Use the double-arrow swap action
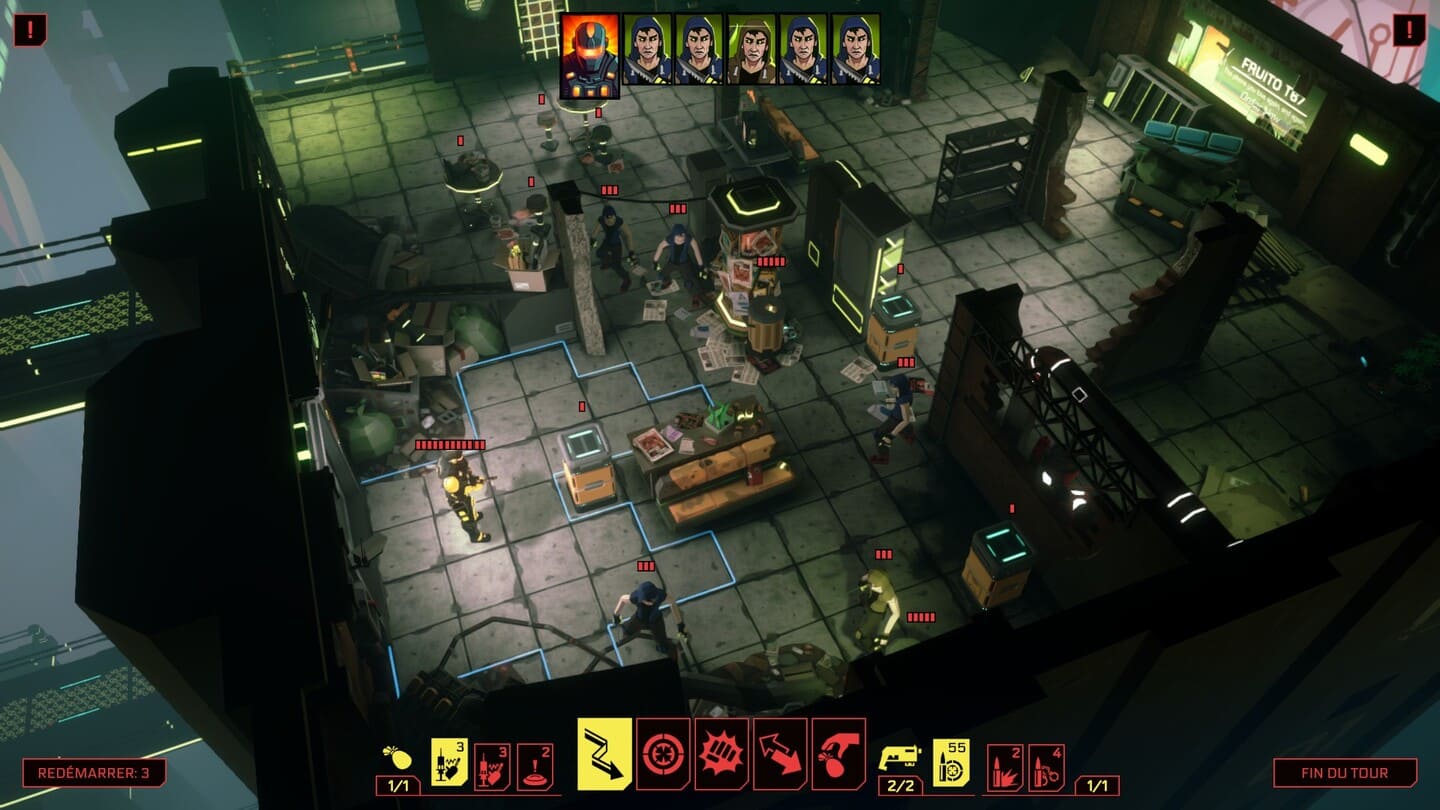Image resolution: width=1440 pixels, height=810 pixels. pos(780,753)
